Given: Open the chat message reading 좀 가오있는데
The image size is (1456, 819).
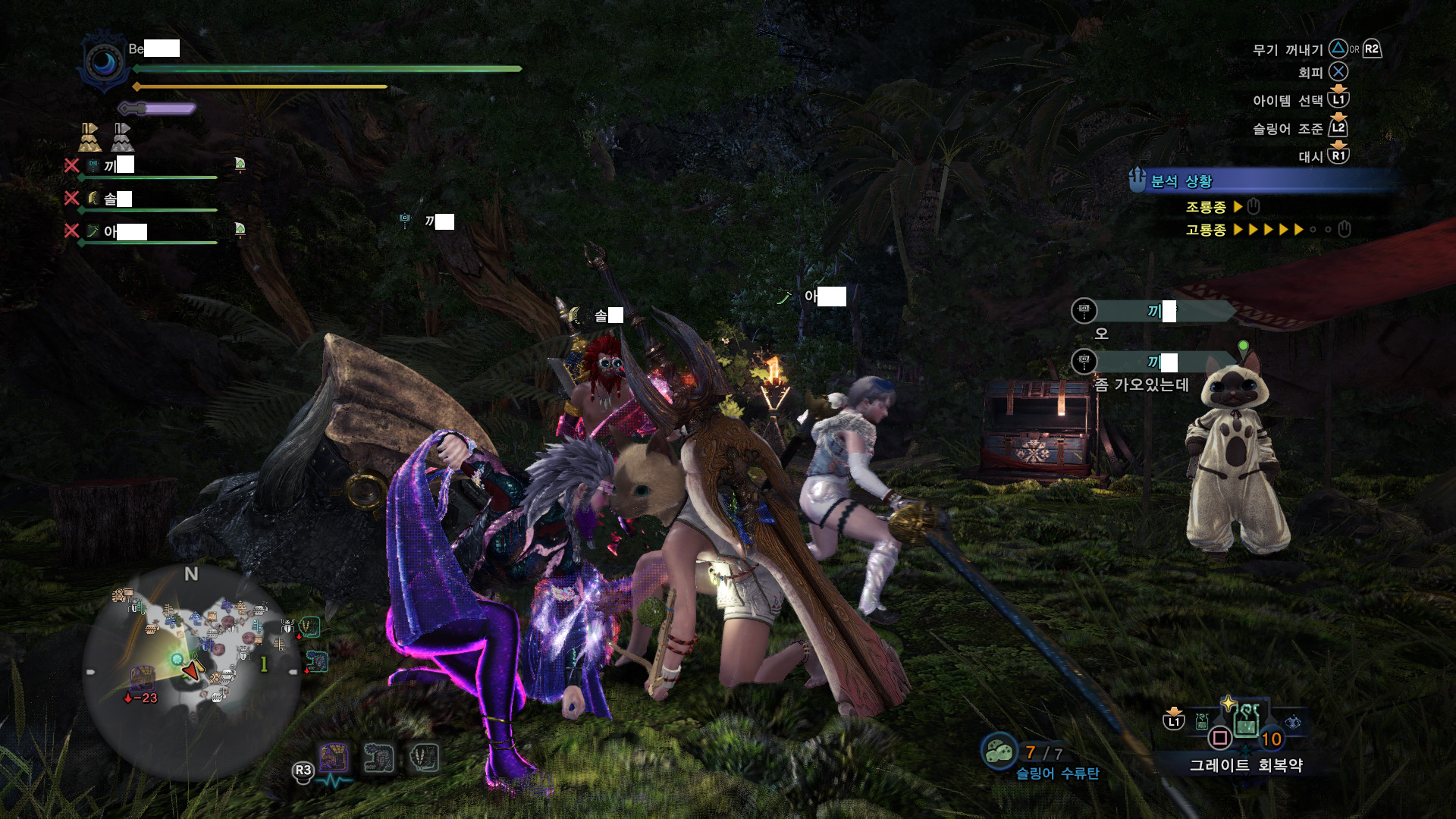Looking at the screenshot, I should coord(1141,384).
